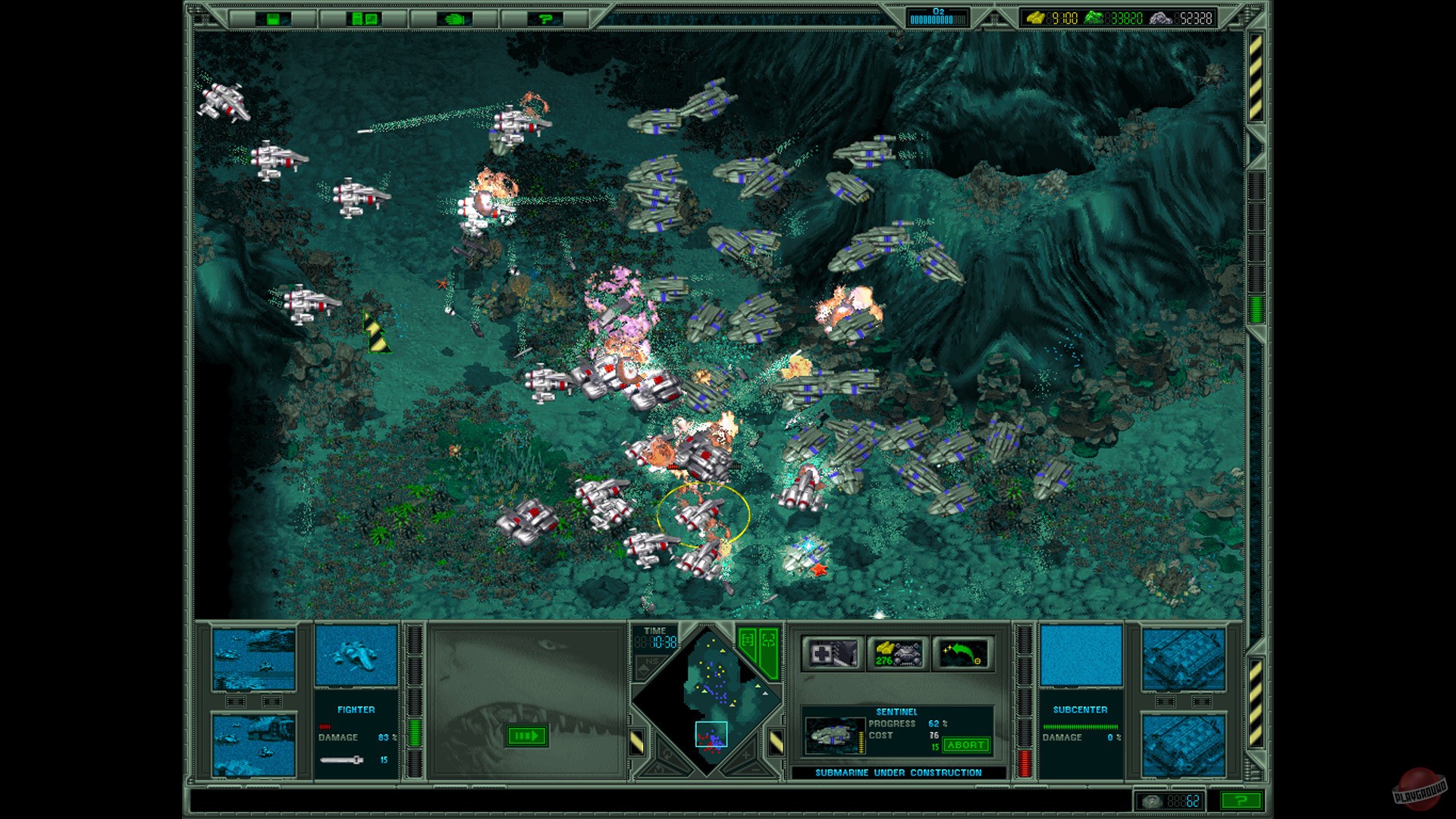Click the green recall arrow icon in command panel
The width and height of the screenshot is (1456, 819).
point(965,654)
